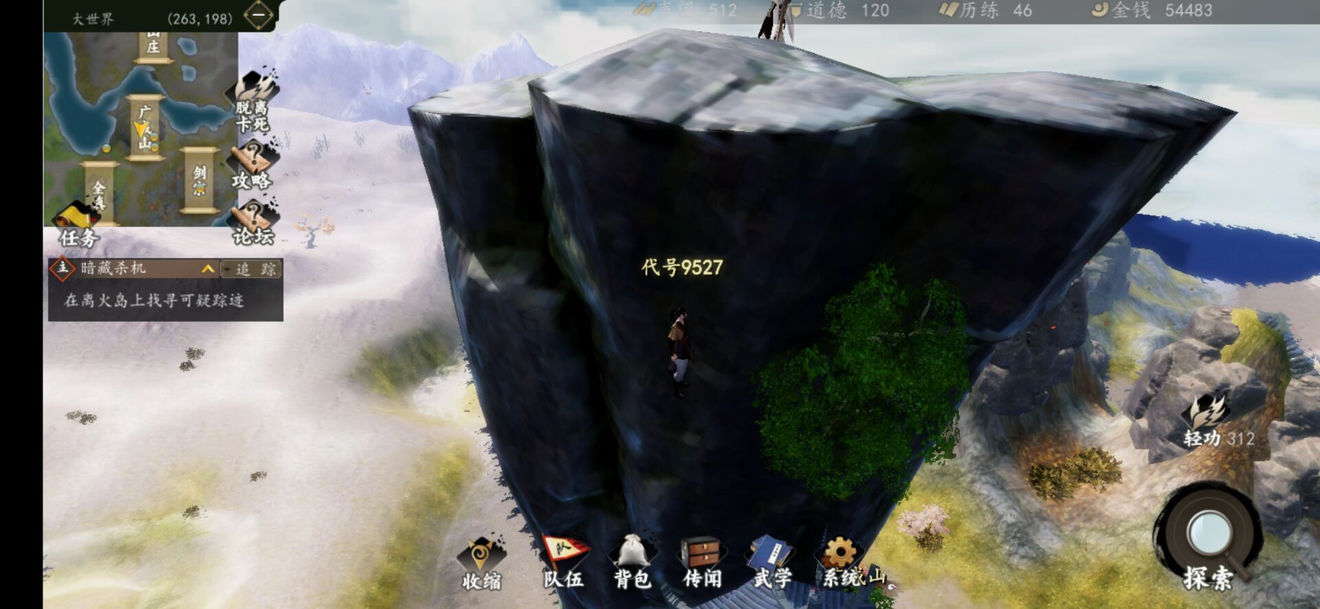This screenshot has height=609, width=1320.
Task: Select the 剑宗 scroll marker on minimap
Action: (x=199, y=180)
